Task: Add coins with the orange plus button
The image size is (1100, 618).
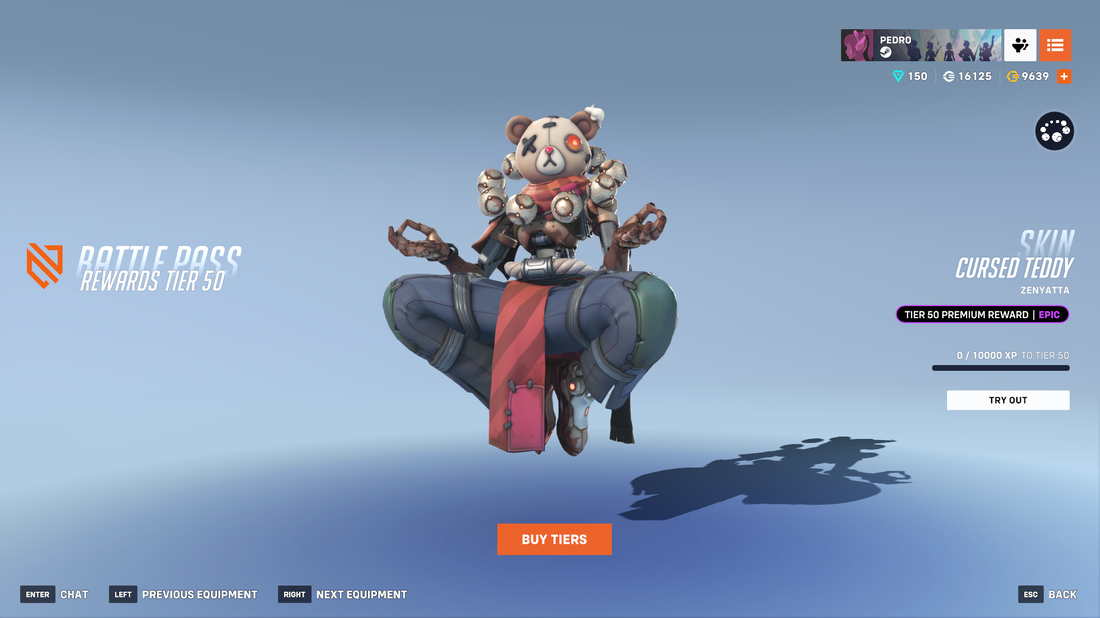Action: point(1064,76)
